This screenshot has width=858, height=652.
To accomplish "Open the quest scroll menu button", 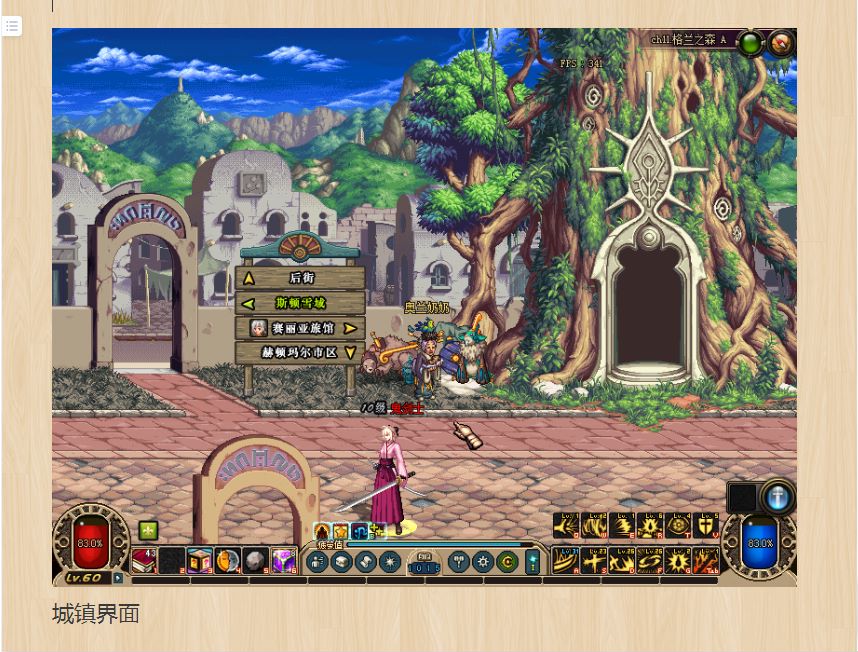I will pyautogui.click(x=366, y=562).
